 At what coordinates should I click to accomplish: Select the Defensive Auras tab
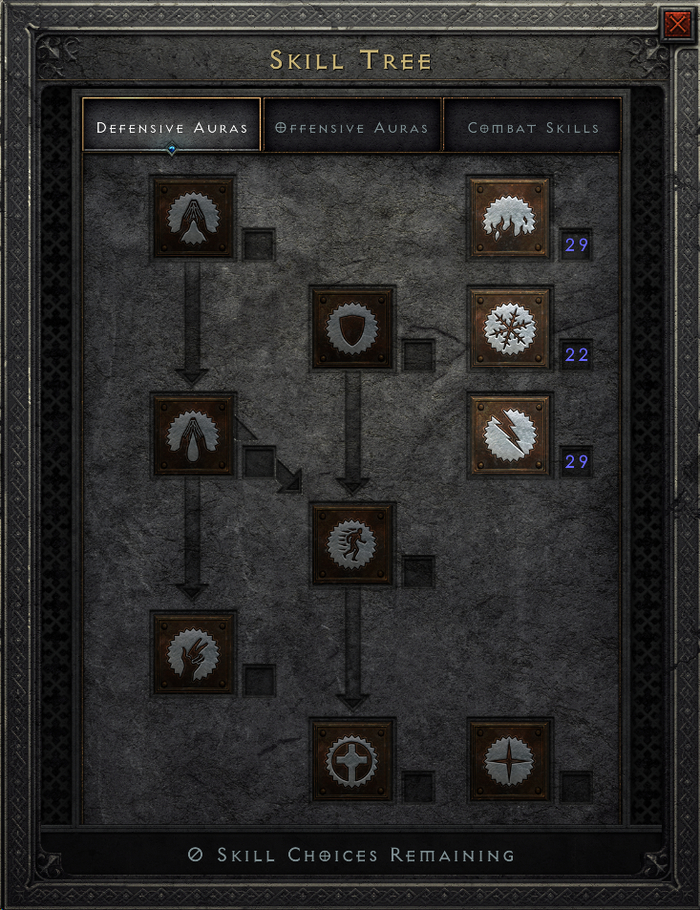click(x=171, y=127)
